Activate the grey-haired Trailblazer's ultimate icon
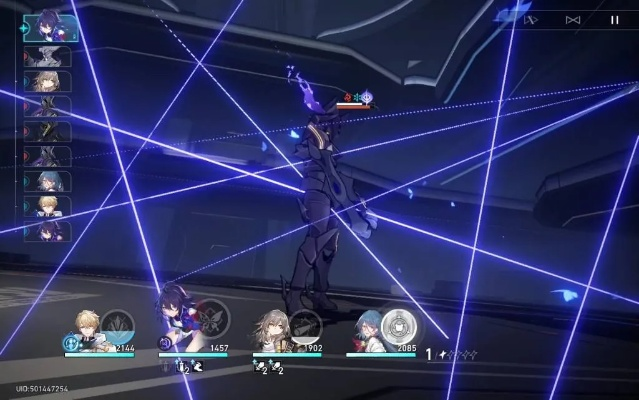639x400 pixels. [x=304, y=325]
